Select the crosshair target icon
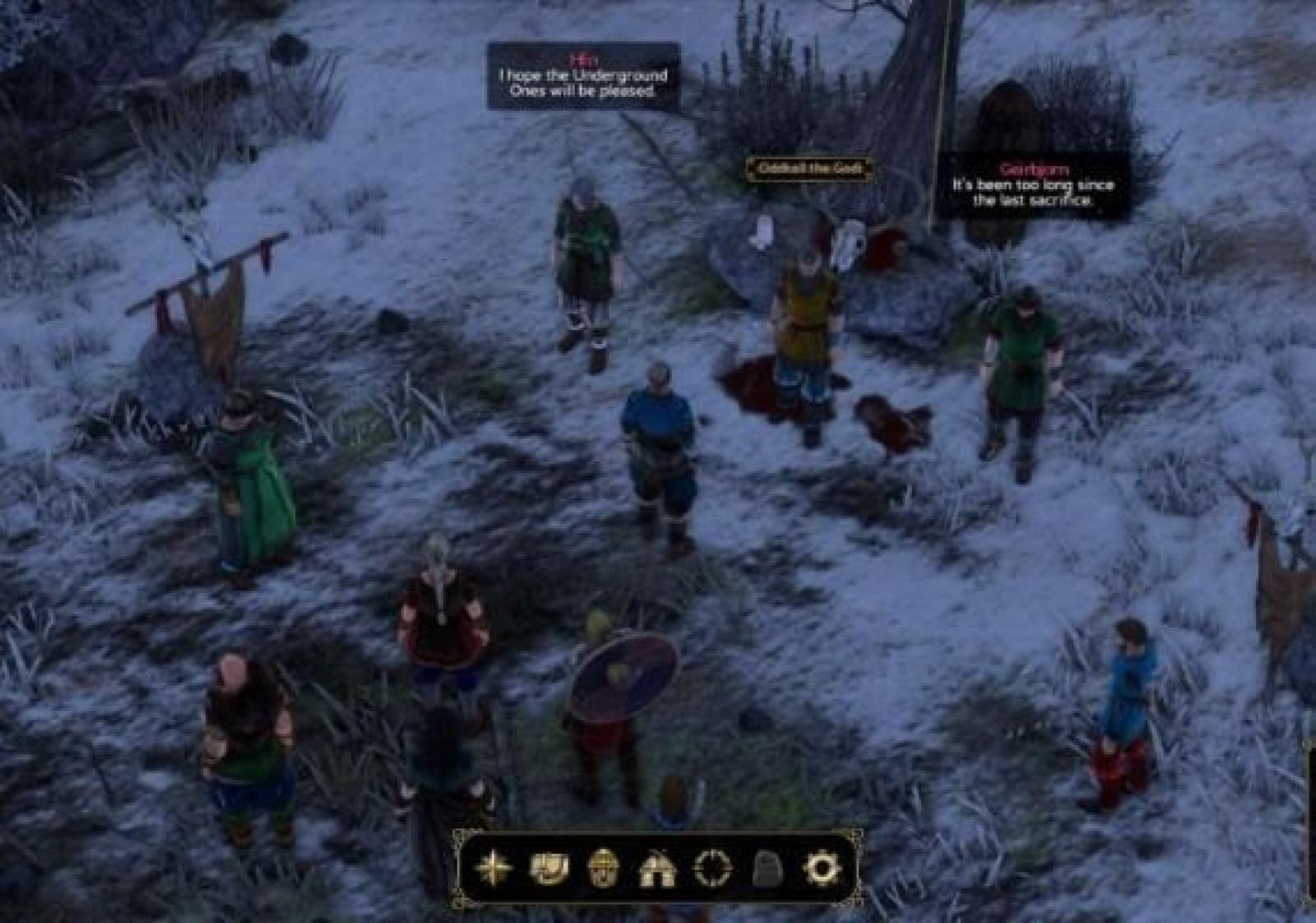The width and height of the screenshot is (1316, 923). point(712,868)
